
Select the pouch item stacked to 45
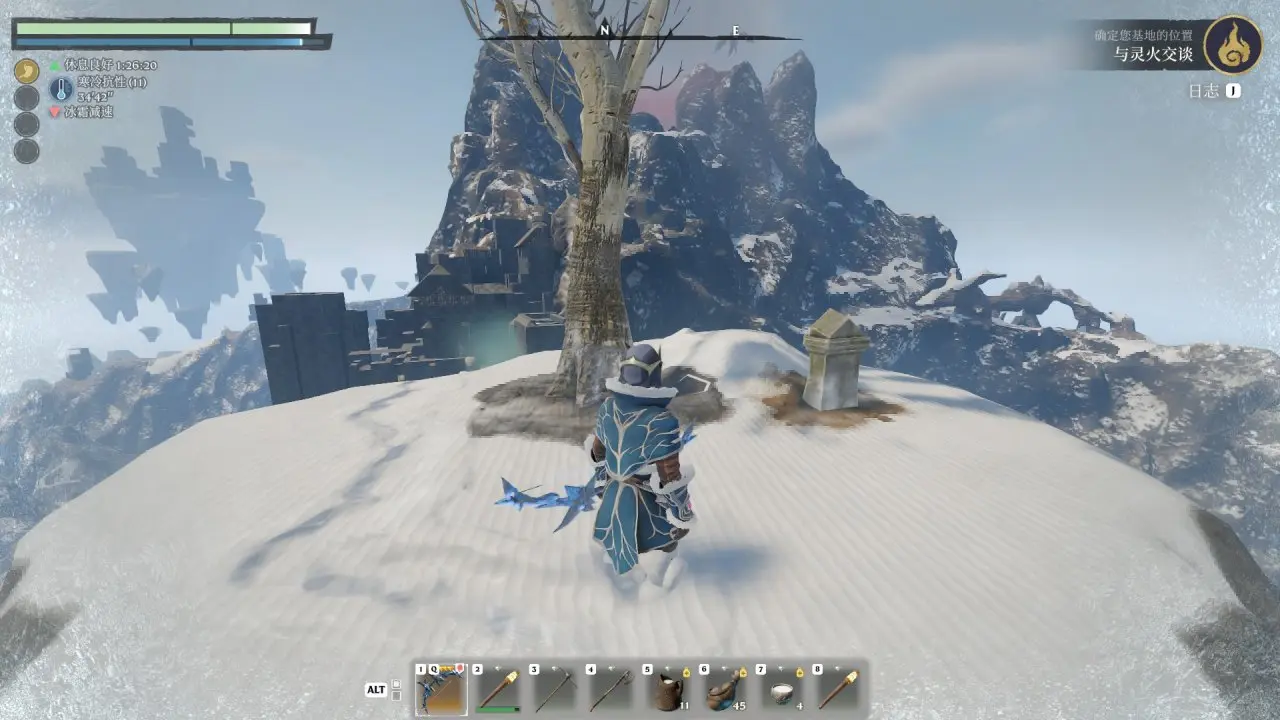click(x=725, y=689)
